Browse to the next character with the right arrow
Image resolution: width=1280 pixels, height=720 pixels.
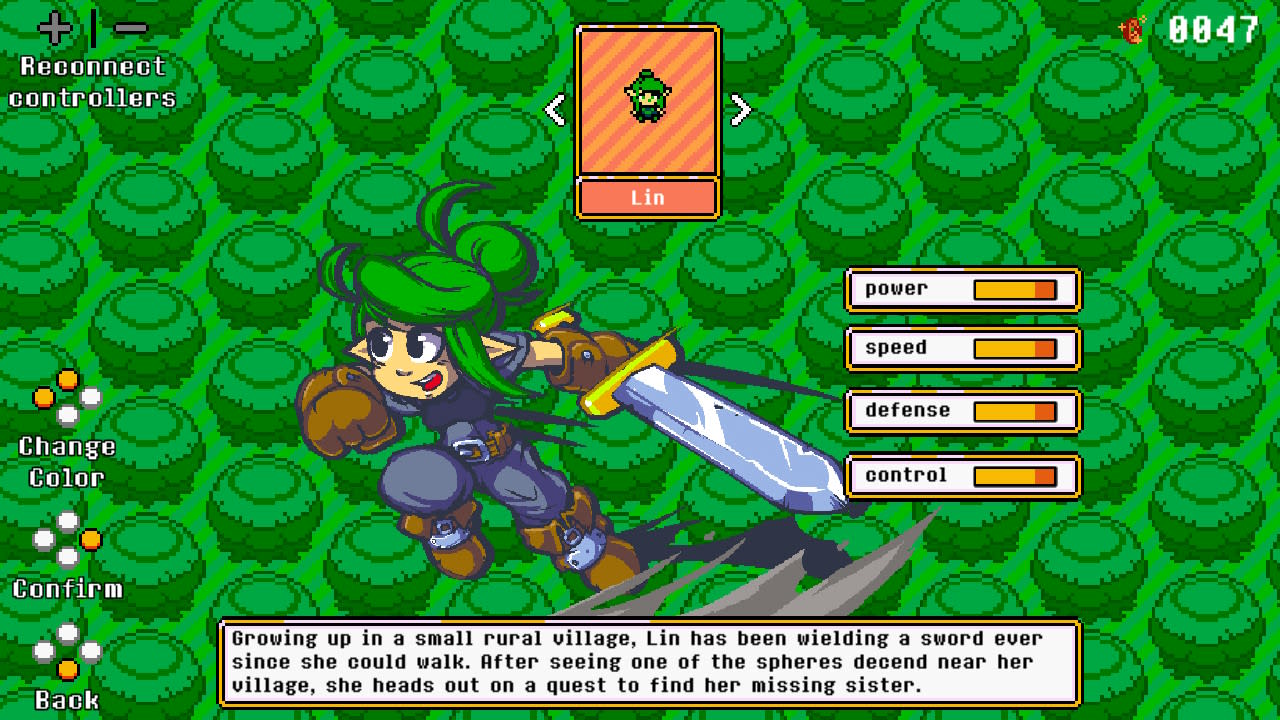point(740,108)
